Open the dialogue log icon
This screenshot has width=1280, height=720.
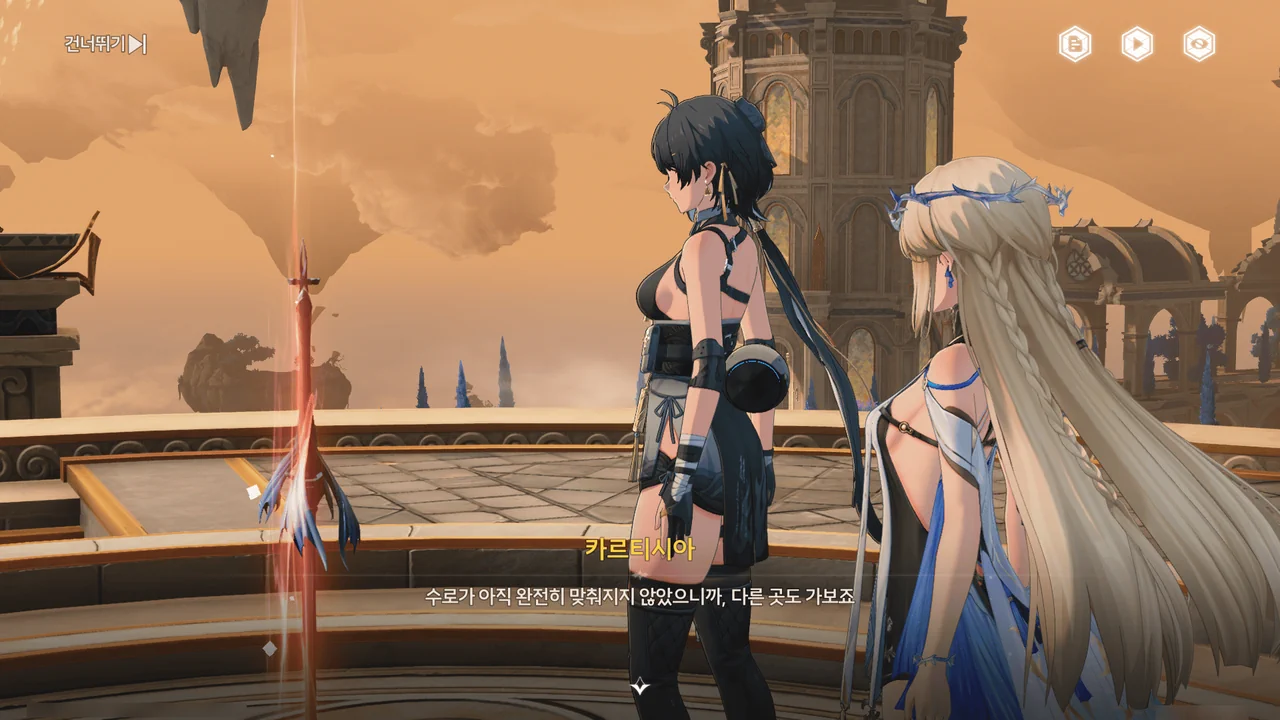1075,44
